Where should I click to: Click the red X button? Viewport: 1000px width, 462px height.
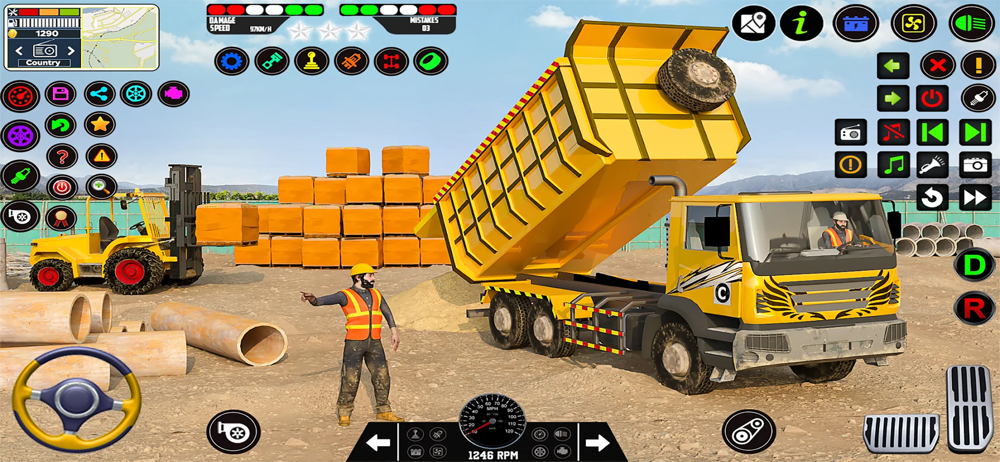(x=937, y=66)
